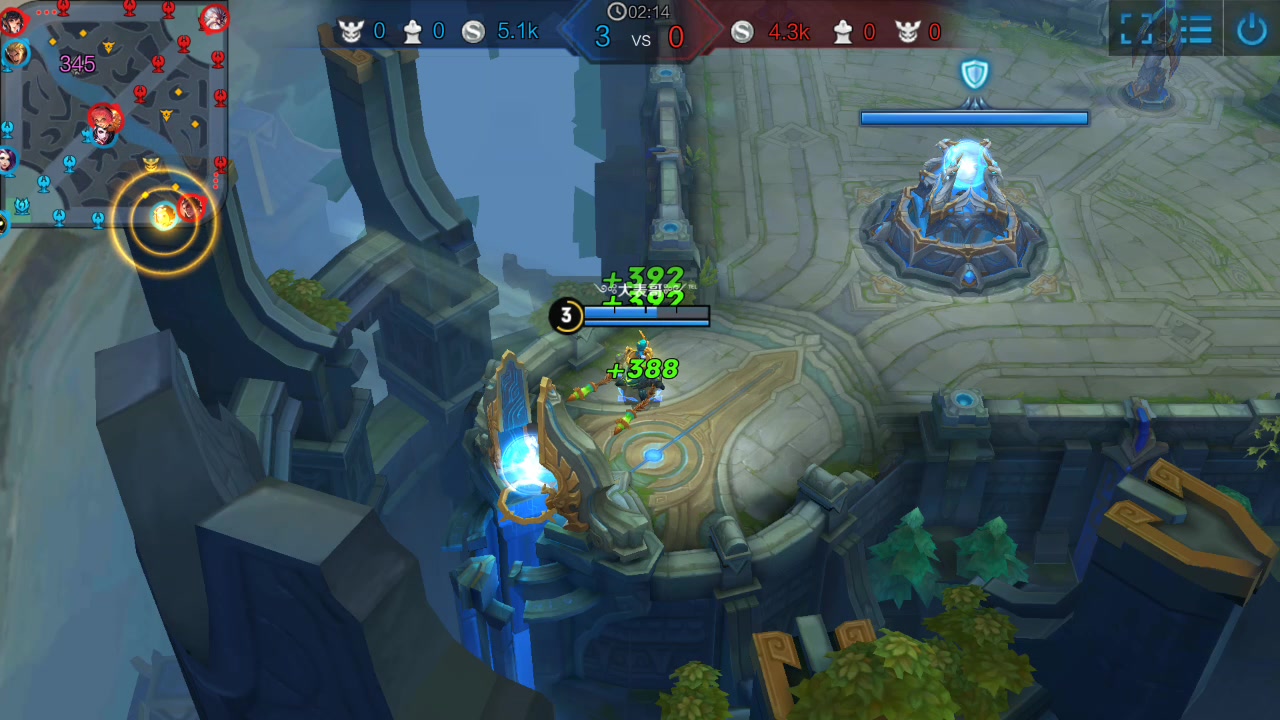The width and height of the screenshot is (1280, 720).
Task: Select the white-haired hero marker on the minimap
Action: point(213,18)
